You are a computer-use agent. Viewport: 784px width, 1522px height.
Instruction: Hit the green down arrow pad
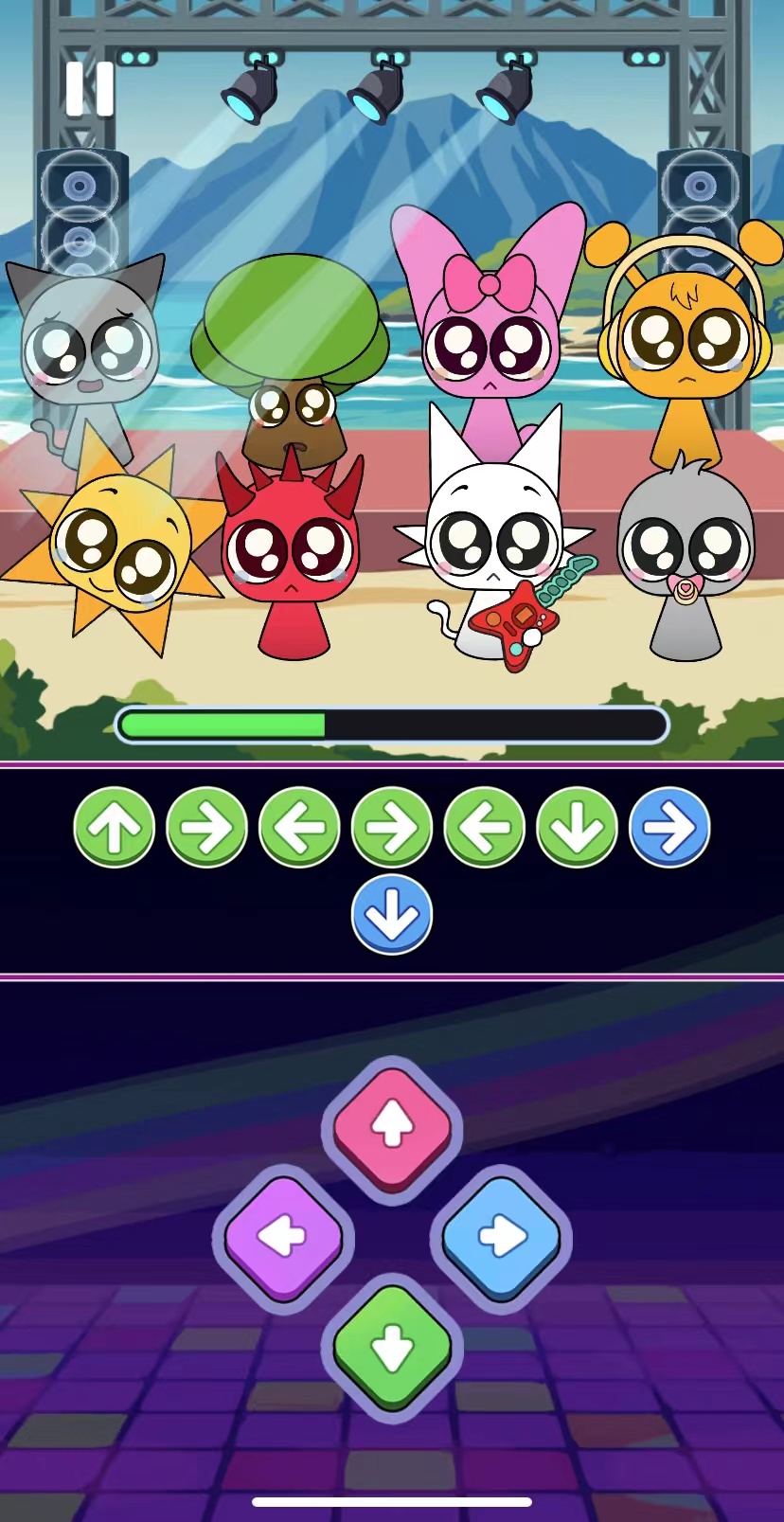[392, 1345]
